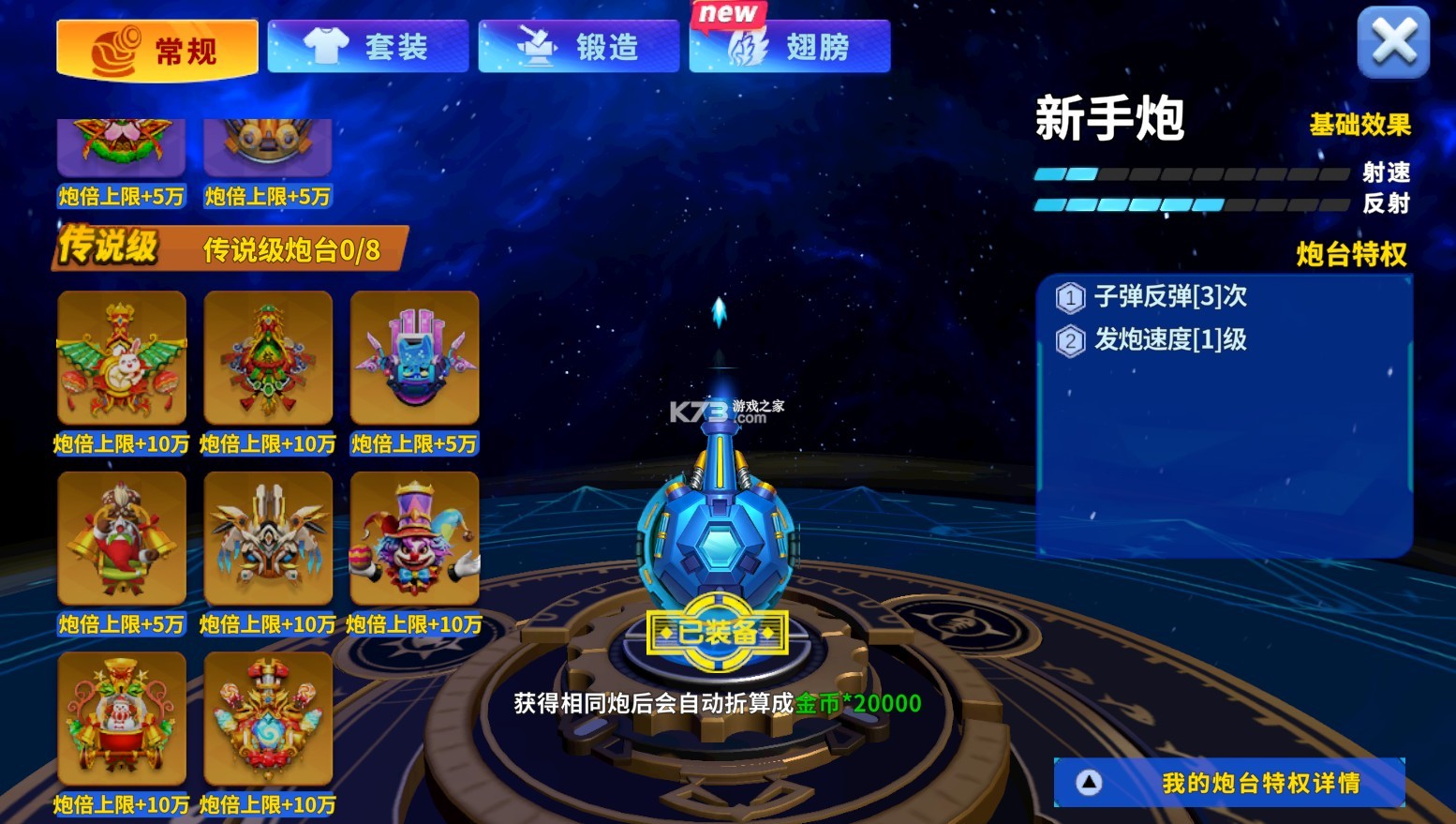Select the peacock feather legendary cannon

pyautogui.click(x=268, y=356)
